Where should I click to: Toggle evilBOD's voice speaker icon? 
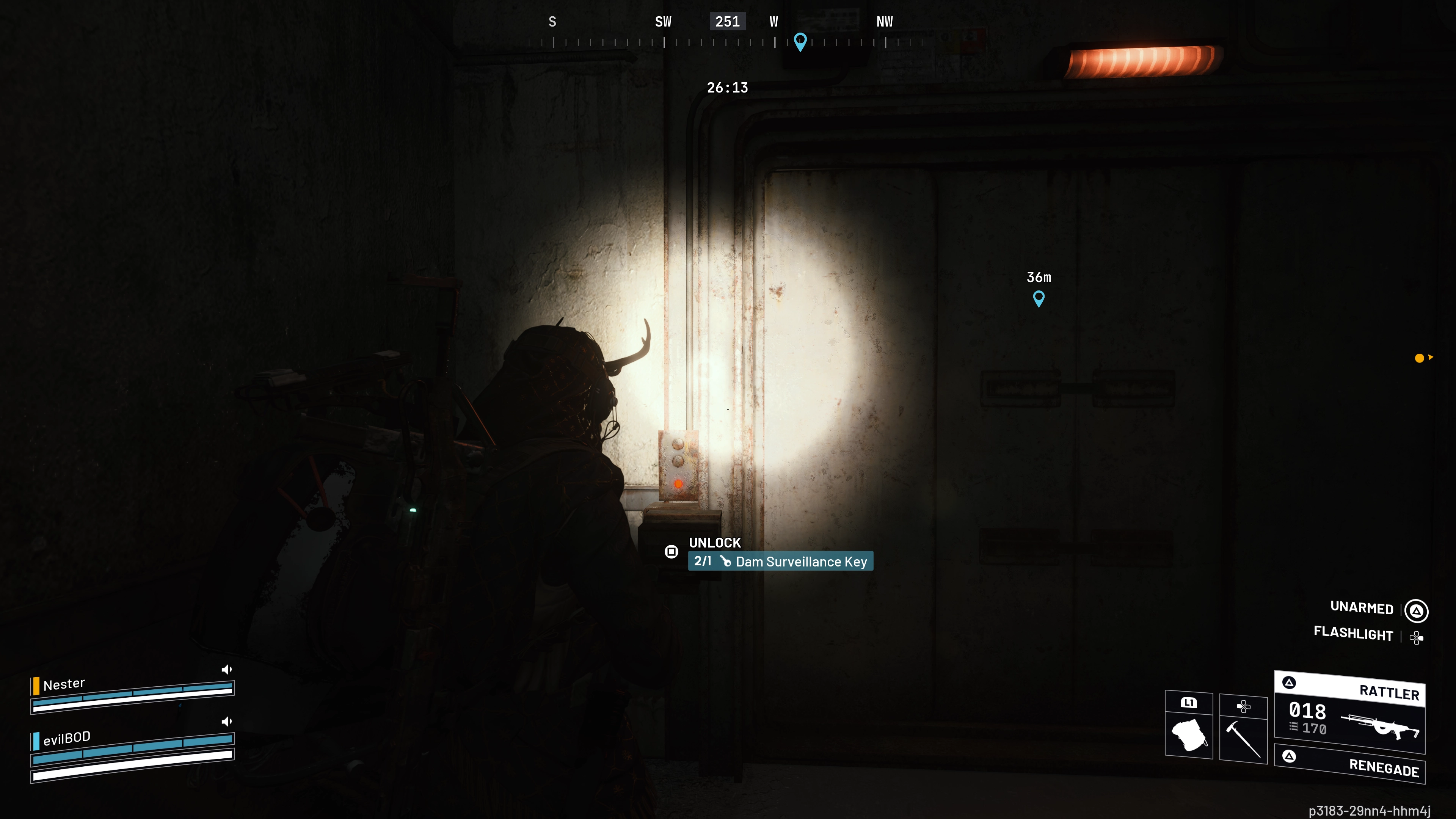[x=227, y=722]
